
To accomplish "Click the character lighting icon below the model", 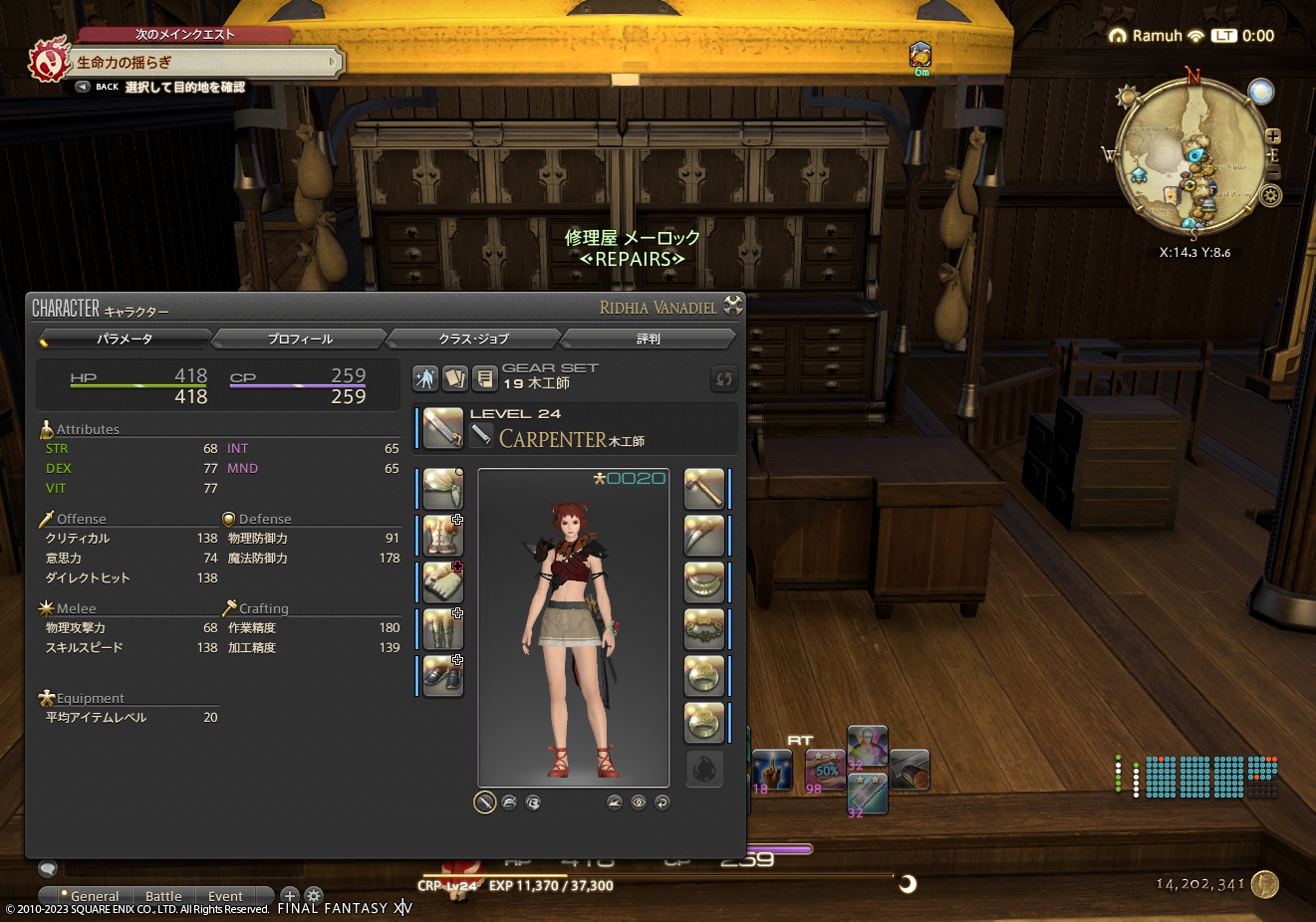I will [615, 802].
